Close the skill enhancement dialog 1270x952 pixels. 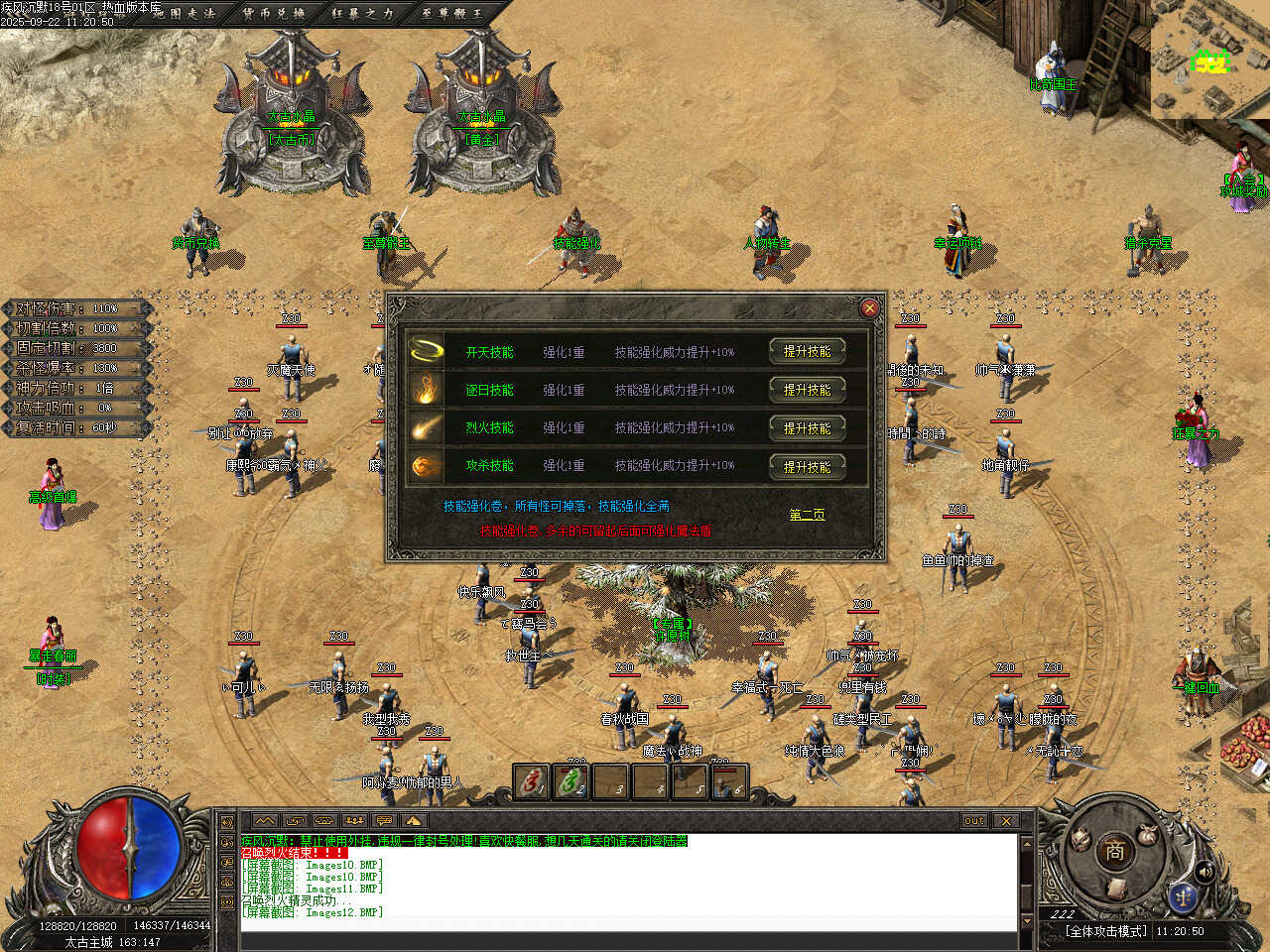tap(869, 308)
